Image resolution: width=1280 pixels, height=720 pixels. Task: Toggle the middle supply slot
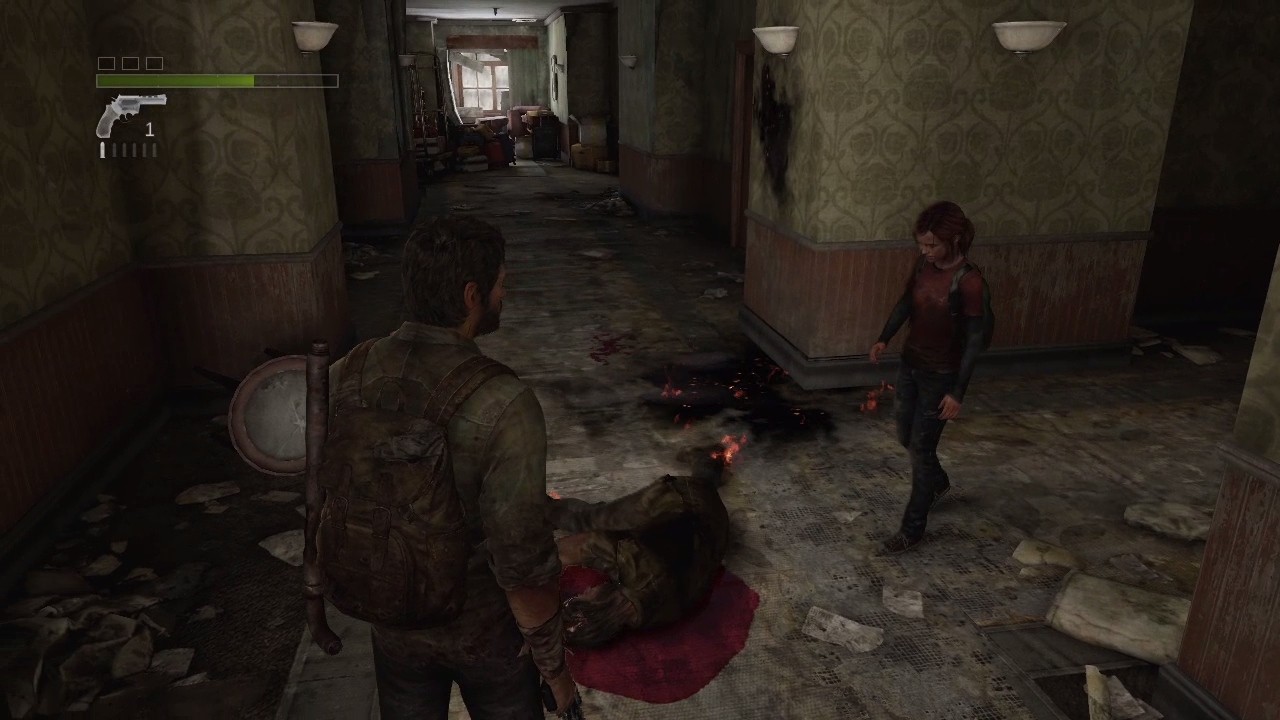(x=129, y=63)
